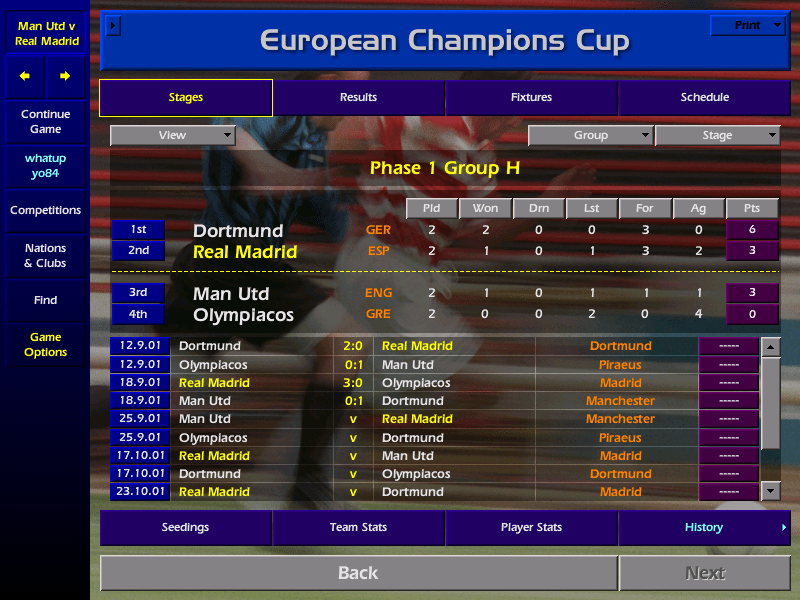Open Nations & Clubs
Image resolution: width=800 pixels, height=600 pixels.
(46, 256)
